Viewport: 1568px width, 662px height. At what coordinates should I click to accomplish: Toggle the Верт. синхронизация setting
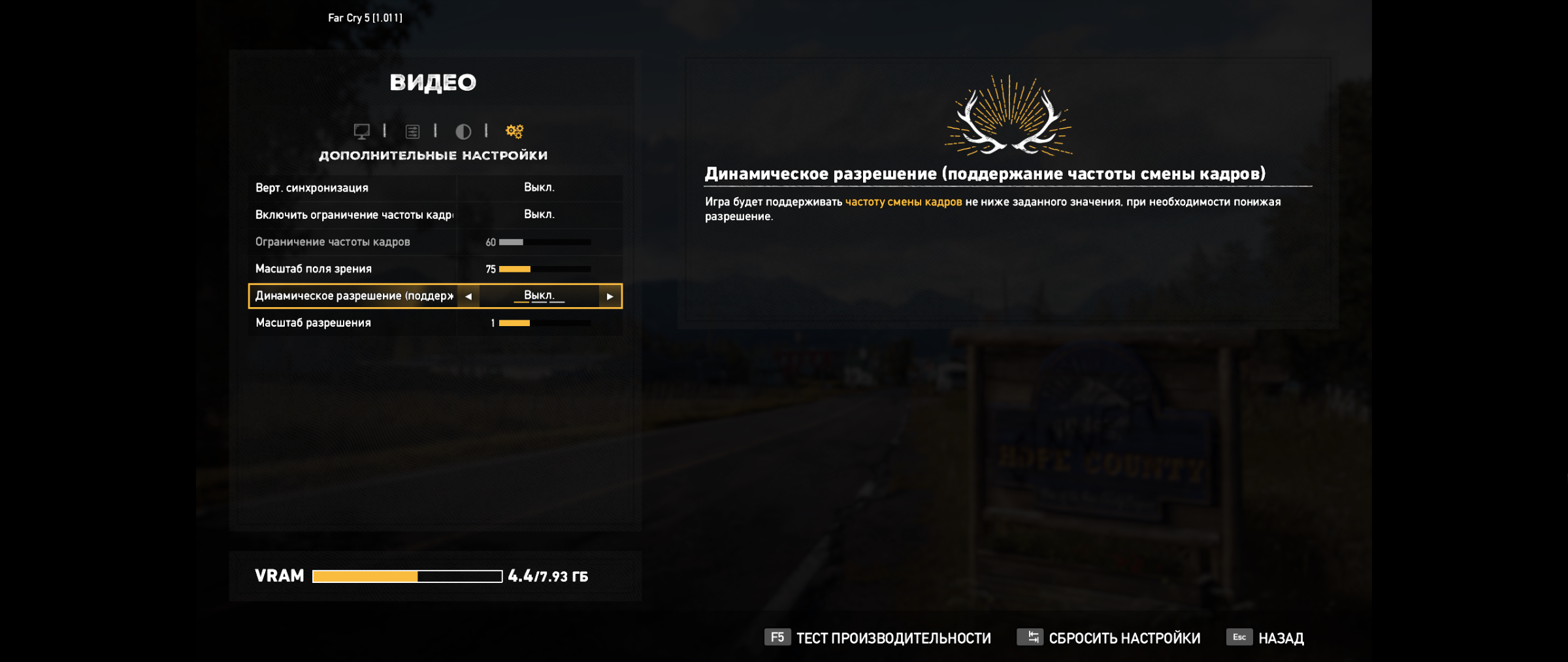(539, 188)
